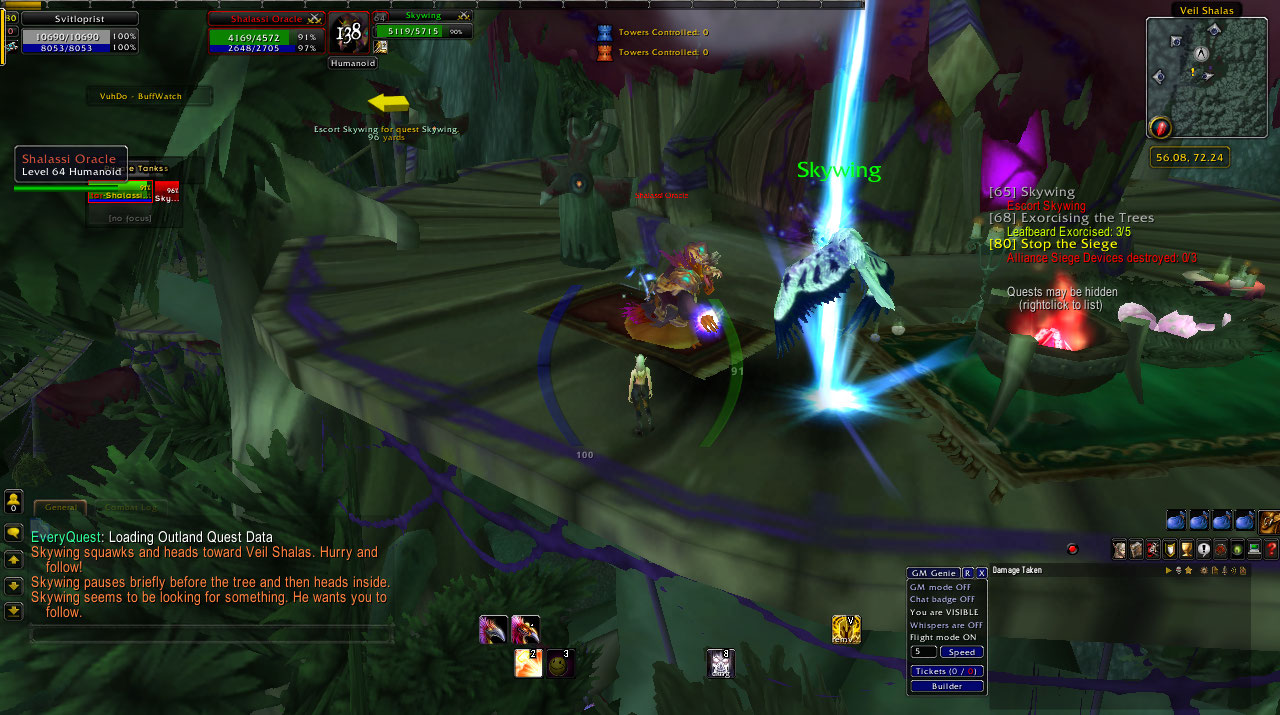
Task: Open the Tickets list in GM Genie
Action: click(x=947, y=671)
